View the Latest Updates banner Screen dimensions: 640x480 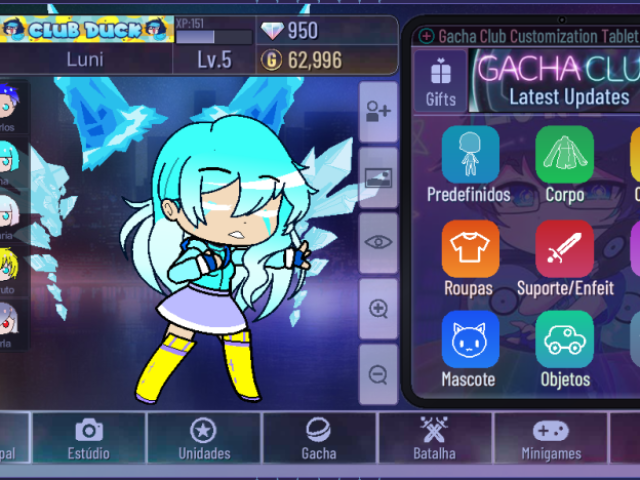pyautogui.click(x=556, y=81)
